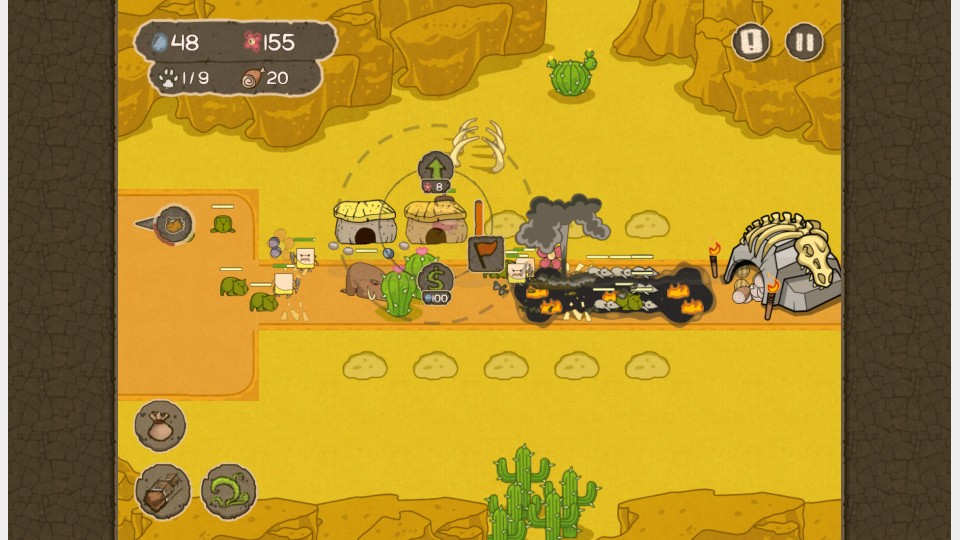Open the exclamation mark info button
The width and height of the screenshot is (960, 540).
pos(750,42)
